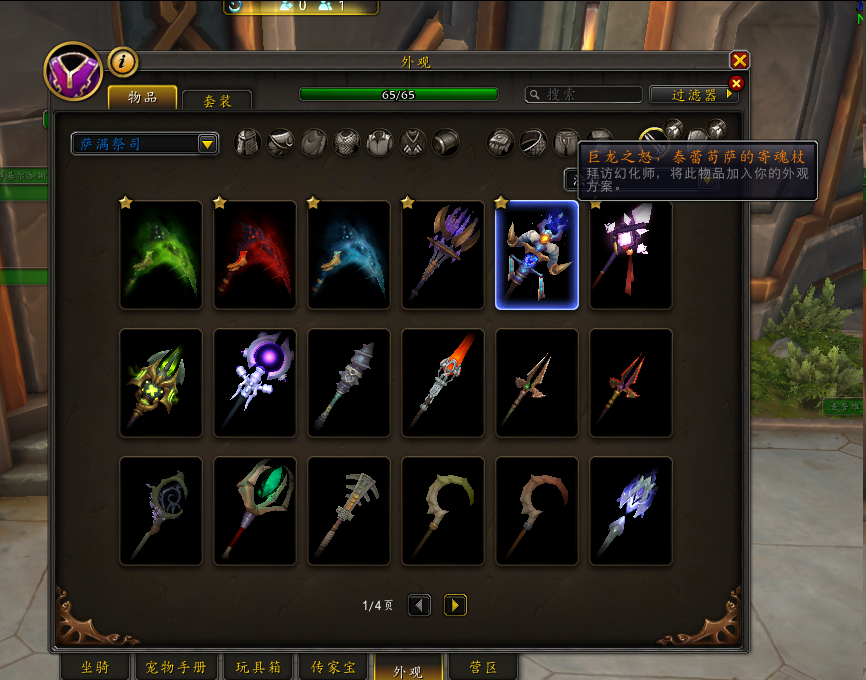Viewport: 866px width, 680px height.
Task: Open the 宠物手册 pet journal tab
Action: tap(175, 667)
